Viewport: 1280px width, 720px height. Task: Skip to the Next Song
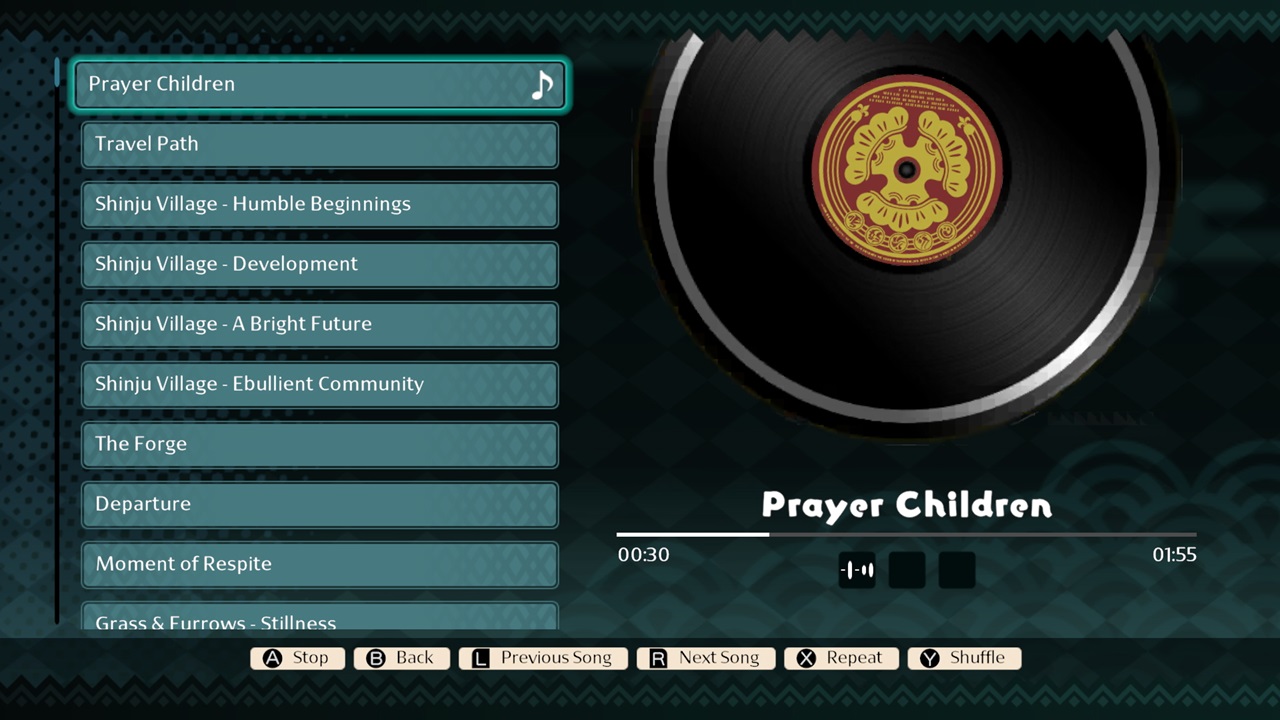coord(706,658)
